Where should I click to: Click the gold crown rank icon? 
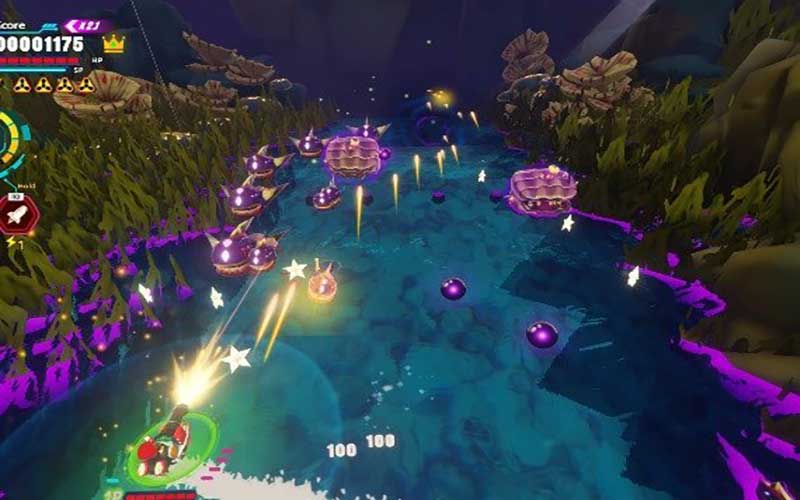[x=114, y=44]
